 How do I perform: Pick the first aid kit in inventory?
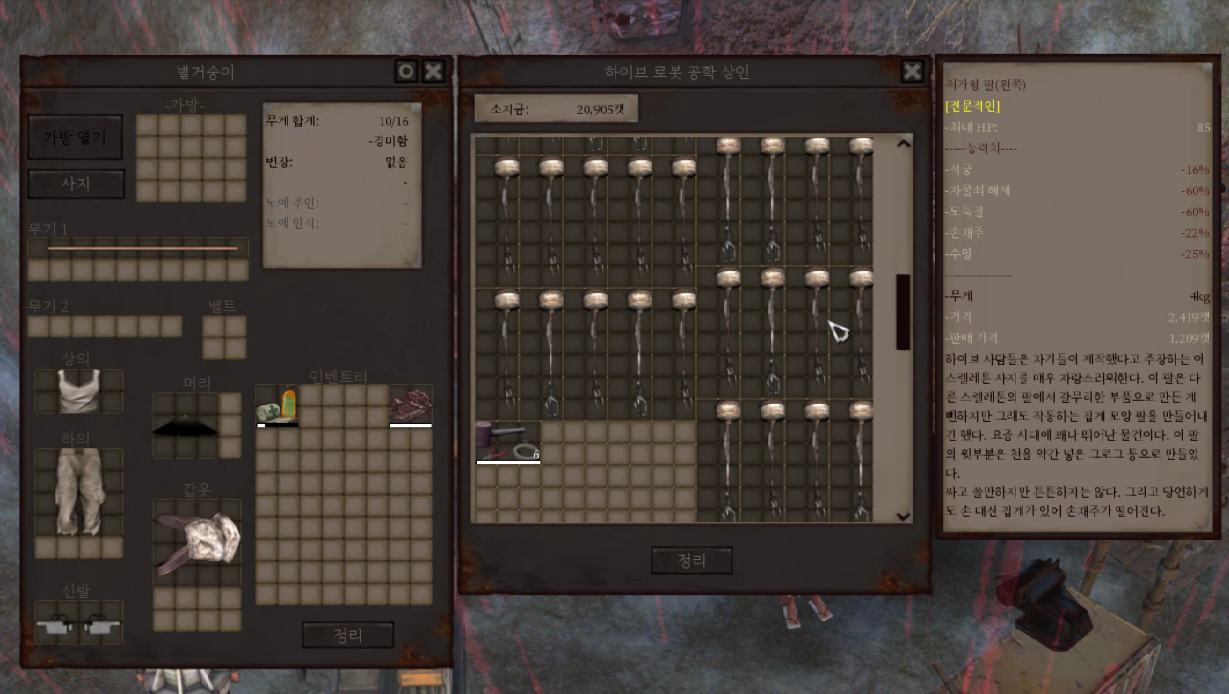click(x=277, y=406)
